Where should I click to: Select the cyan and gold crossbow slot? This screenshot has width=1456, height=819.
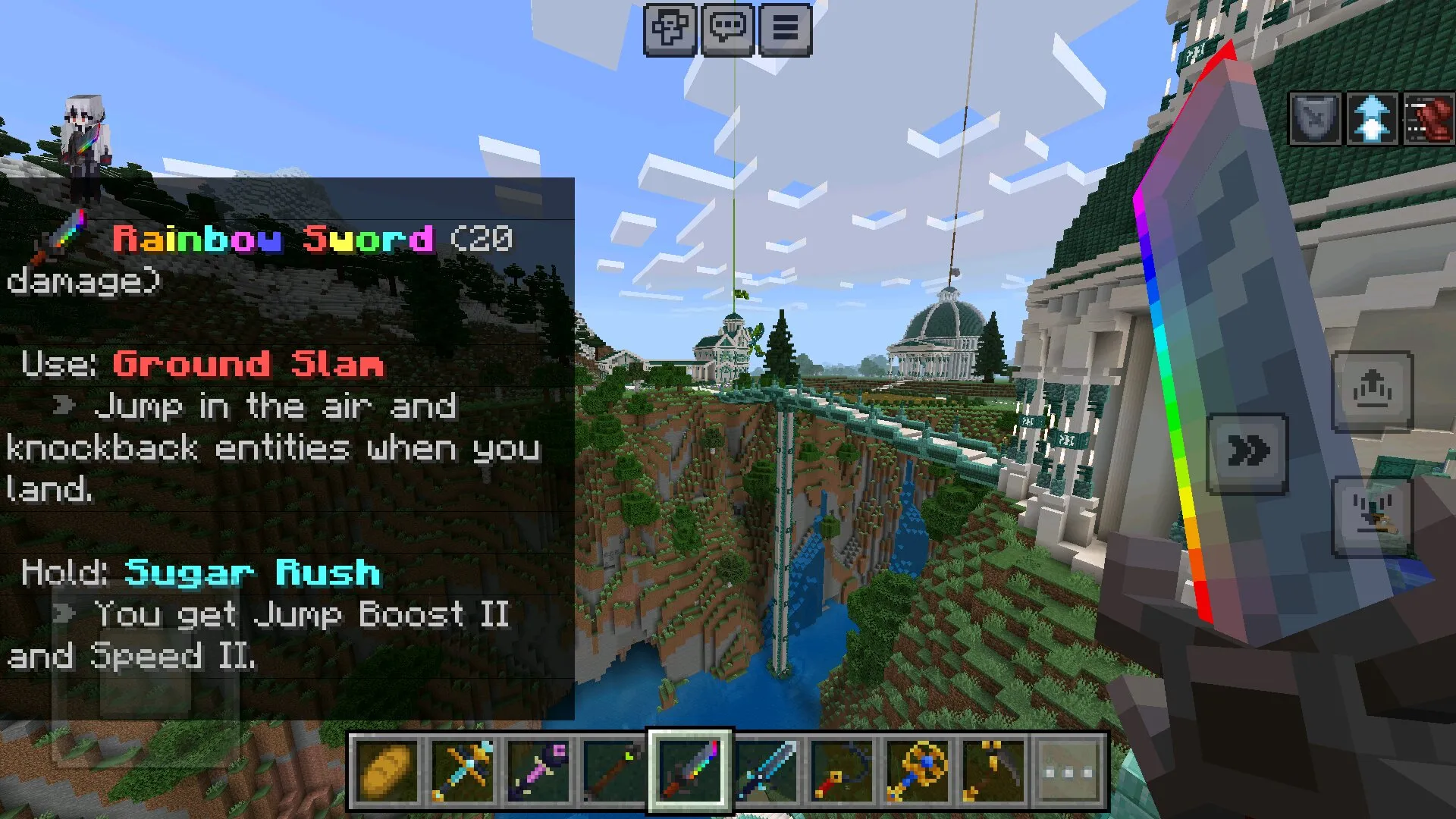[x=463, y=771]
